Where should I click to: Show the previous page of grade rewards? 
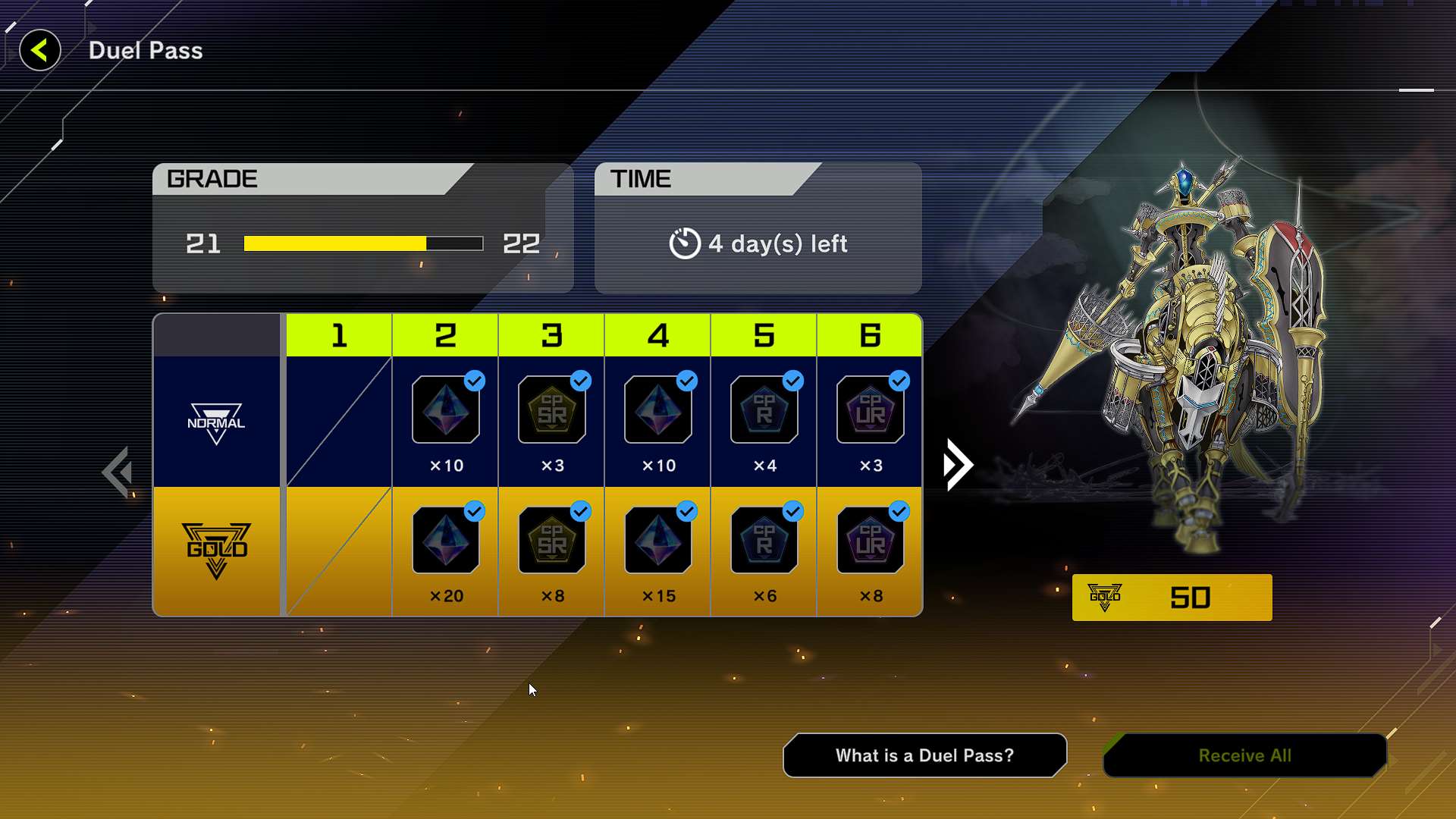tap(118, 472)
